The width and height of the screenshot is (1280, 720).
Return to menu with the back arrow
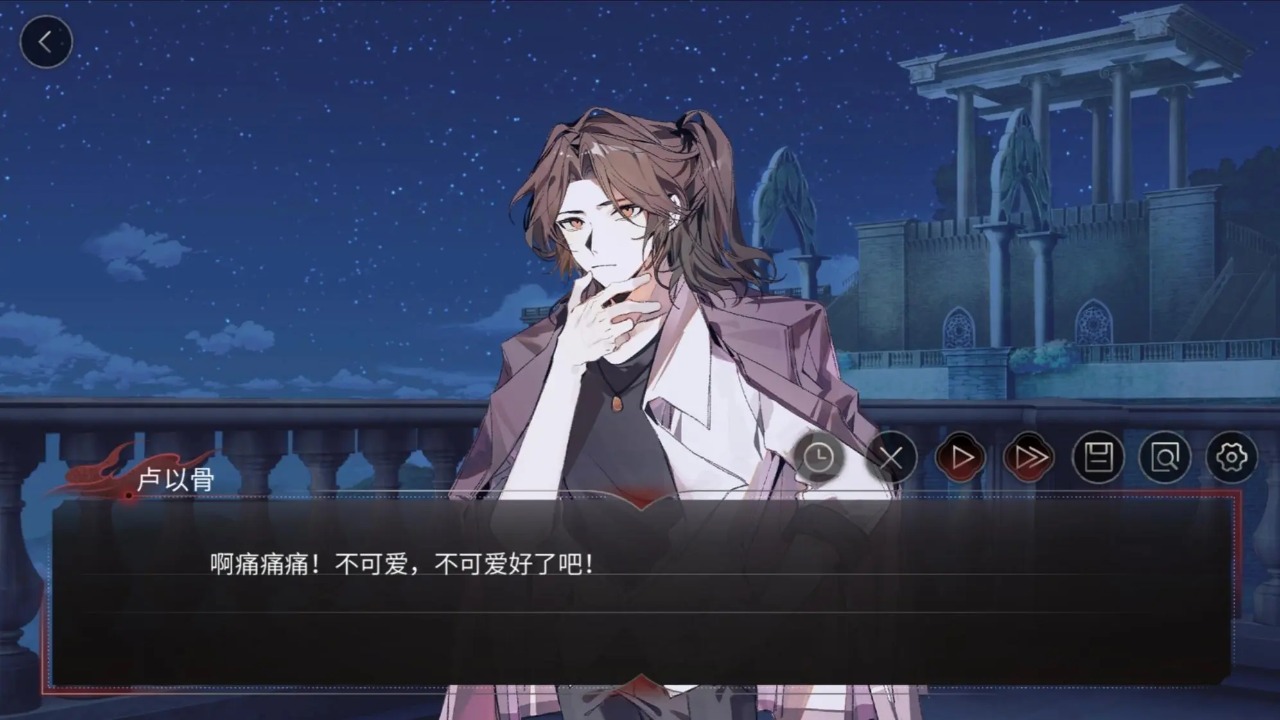point(46,41)
